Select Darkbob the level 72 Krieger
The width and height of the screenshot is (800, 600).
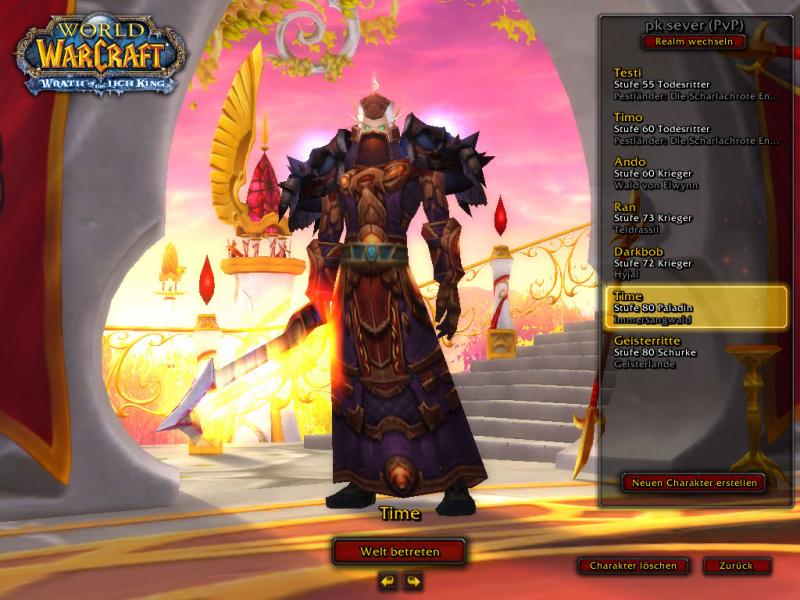(x=695, y=262)
